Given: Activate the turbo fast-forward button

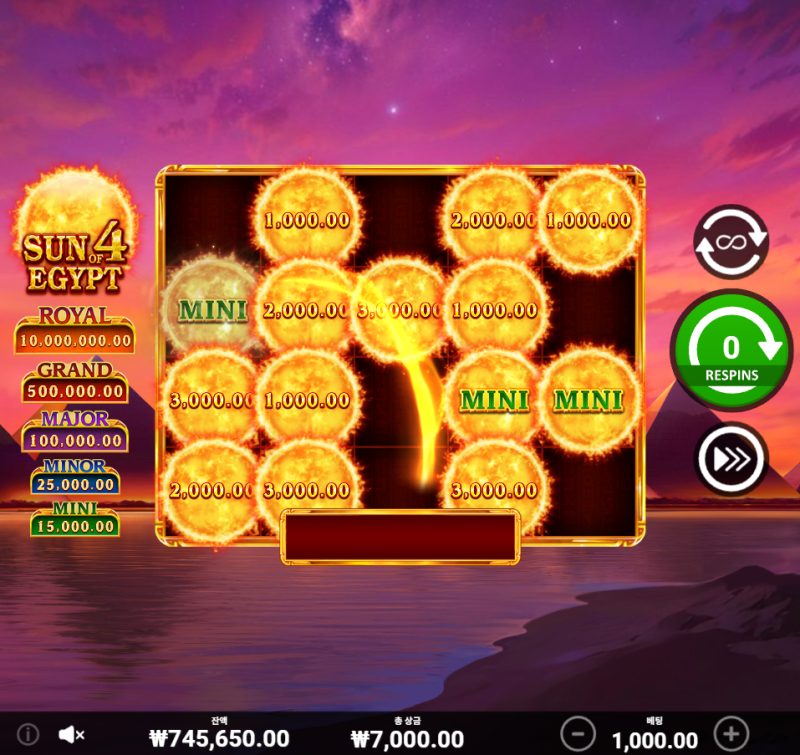Looking at the screenshot, I should tap(731, 460).
